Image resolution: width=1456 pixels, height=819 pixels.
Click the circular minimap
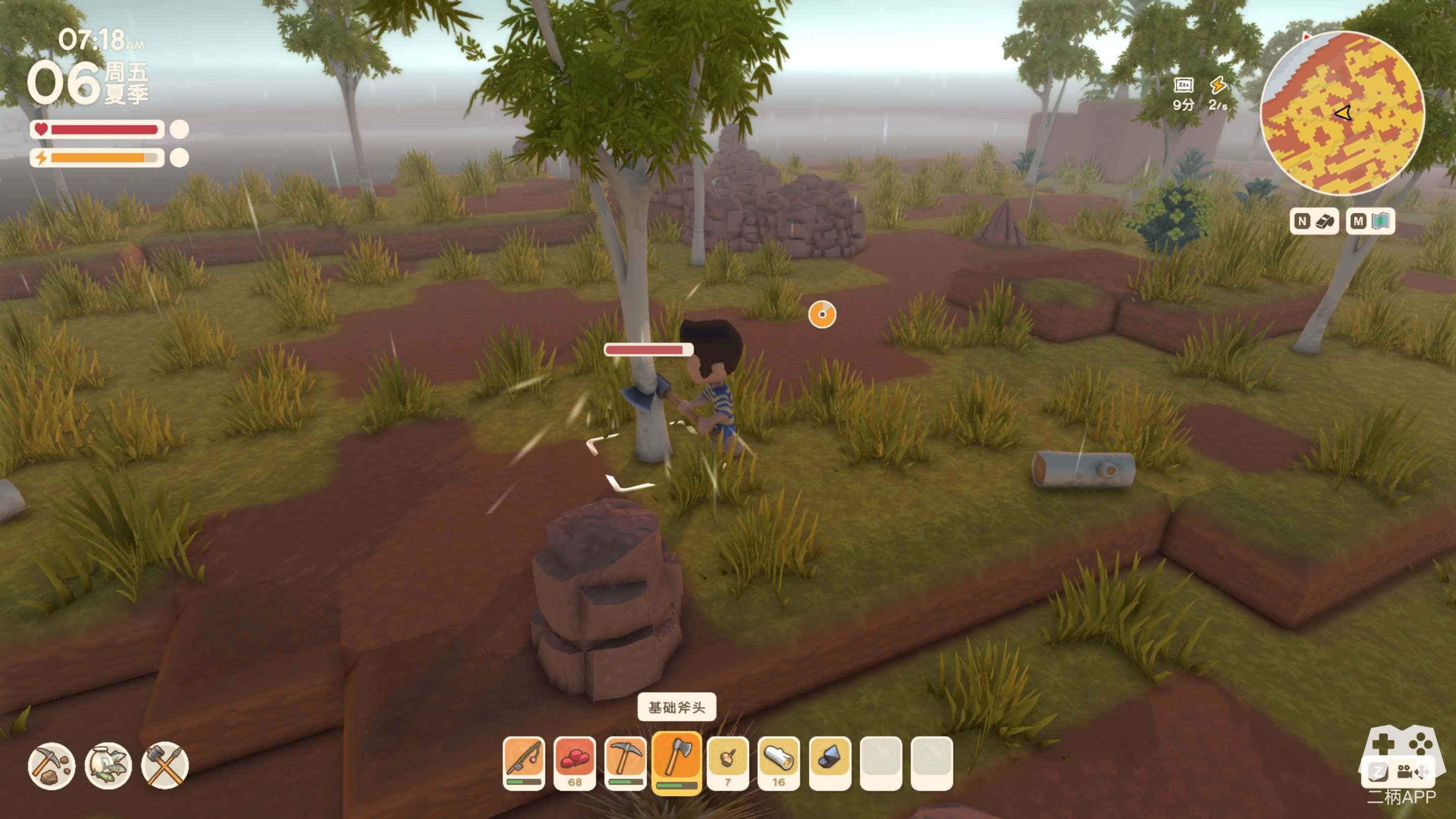pos(1342,114)
